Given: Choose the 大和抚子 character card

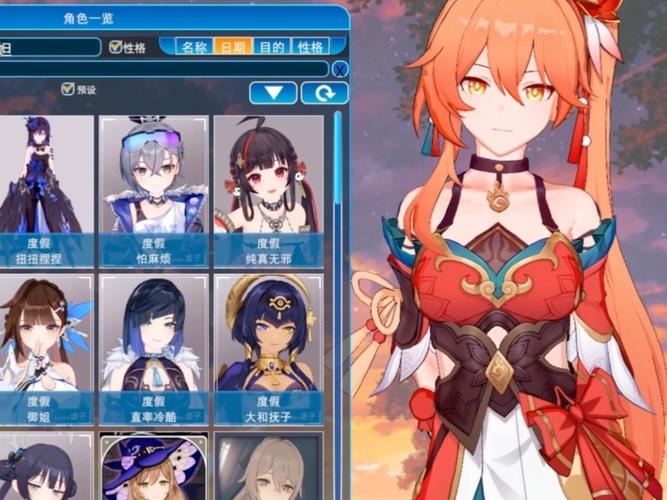Looking at the screenshot, I should (x=267, y=347).
